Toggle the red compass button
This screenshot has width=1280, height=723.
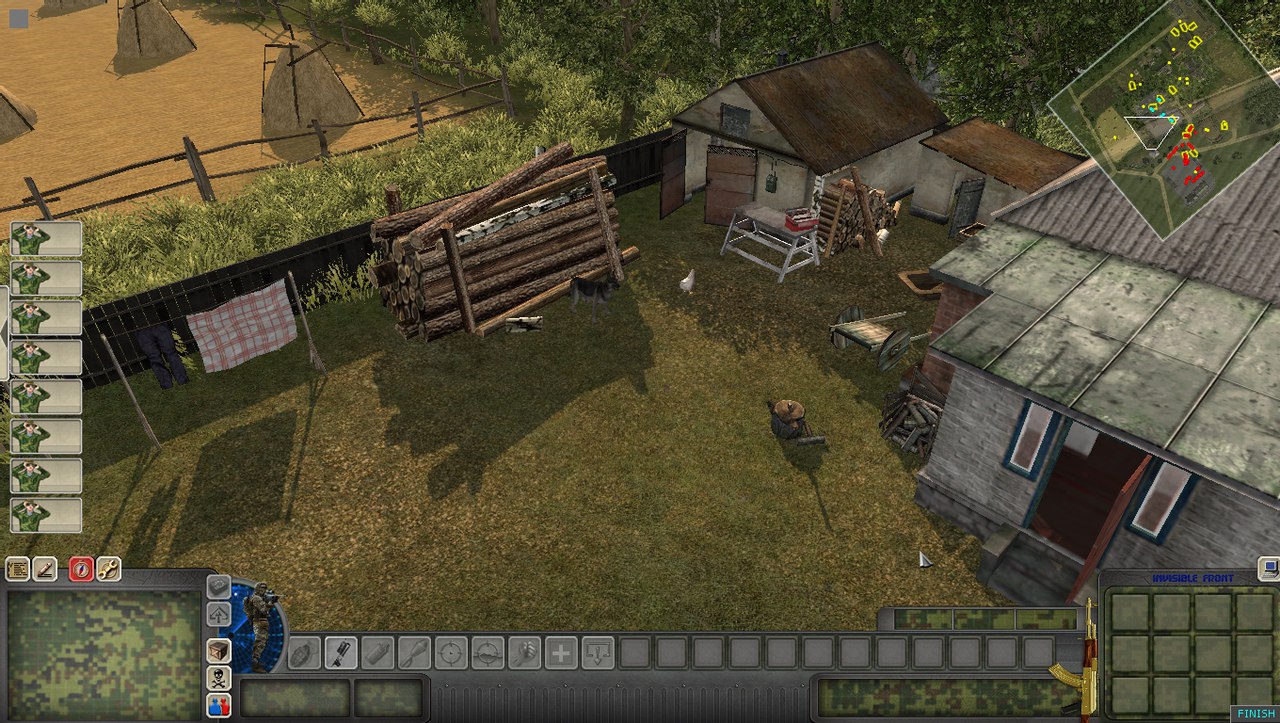[81, 569]
